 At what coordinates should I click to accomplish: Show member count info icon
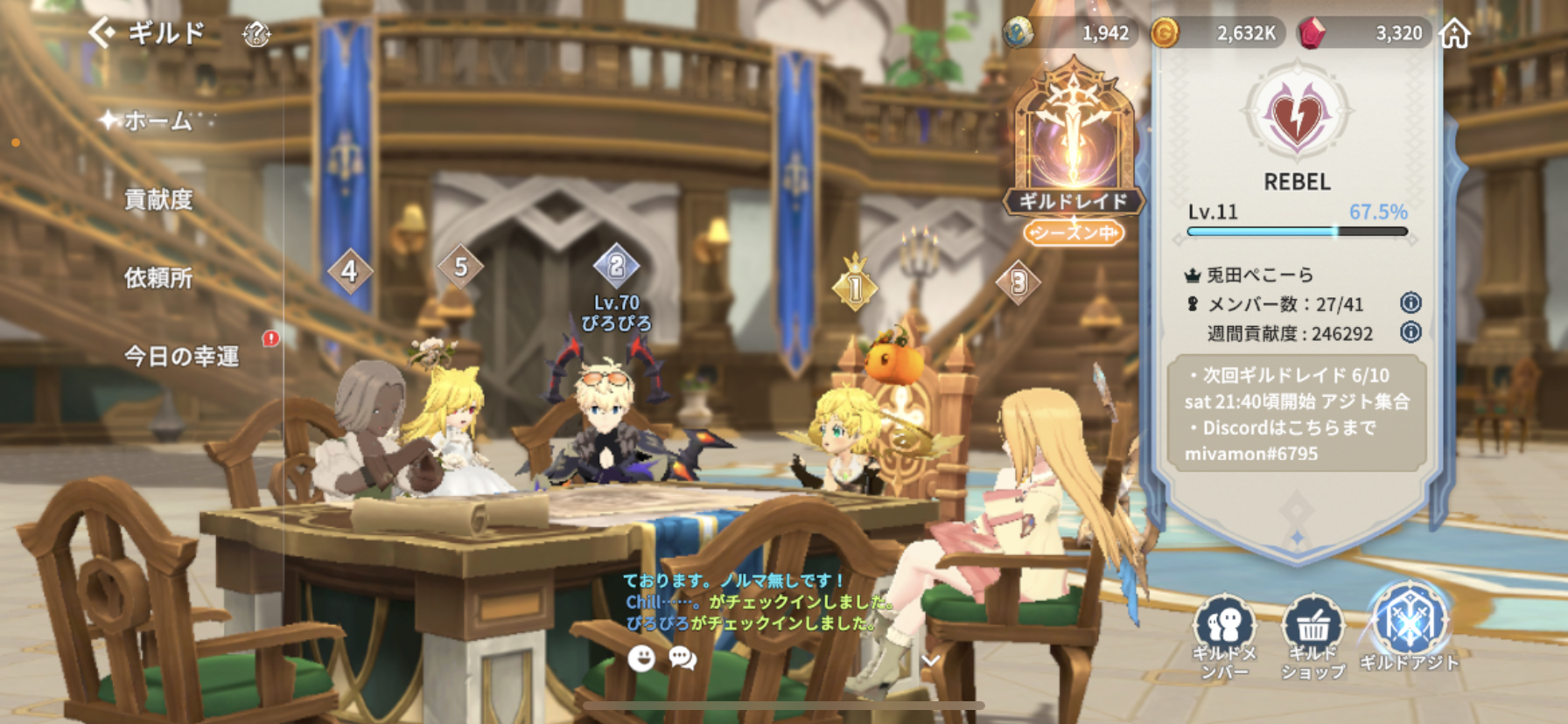tap(1410, 303)
